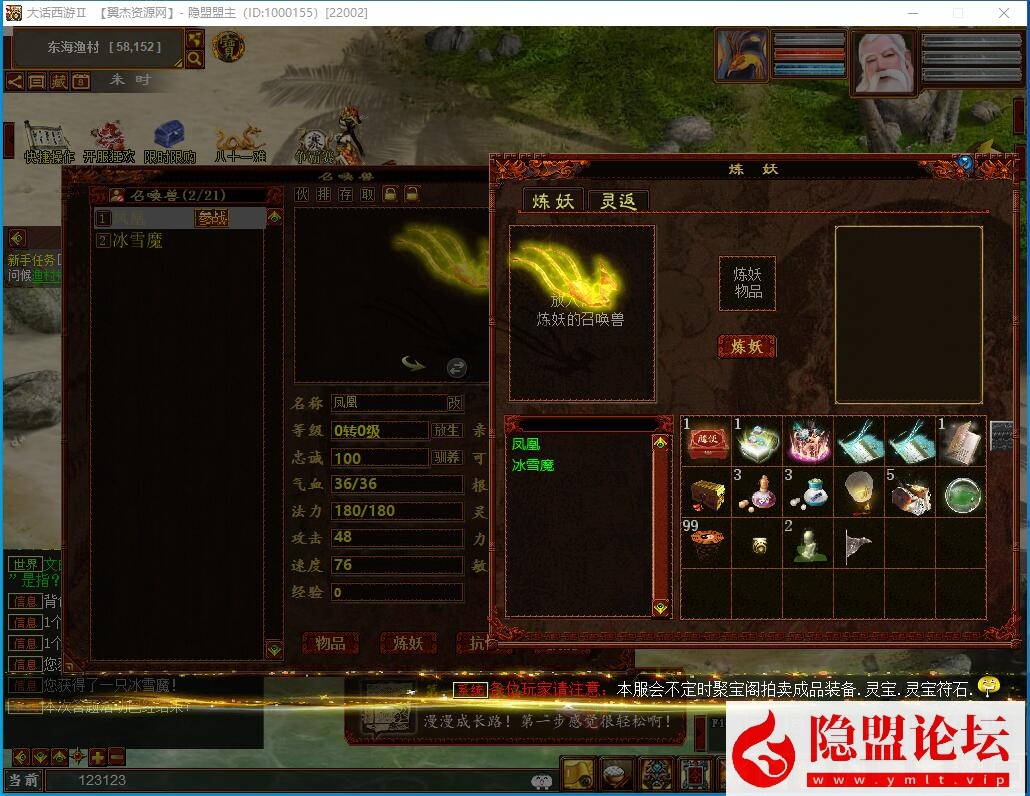This screenshot has height=796, width=1030.
Task: Rename pet with the 改 button
Action: click(x=455, y=403)
